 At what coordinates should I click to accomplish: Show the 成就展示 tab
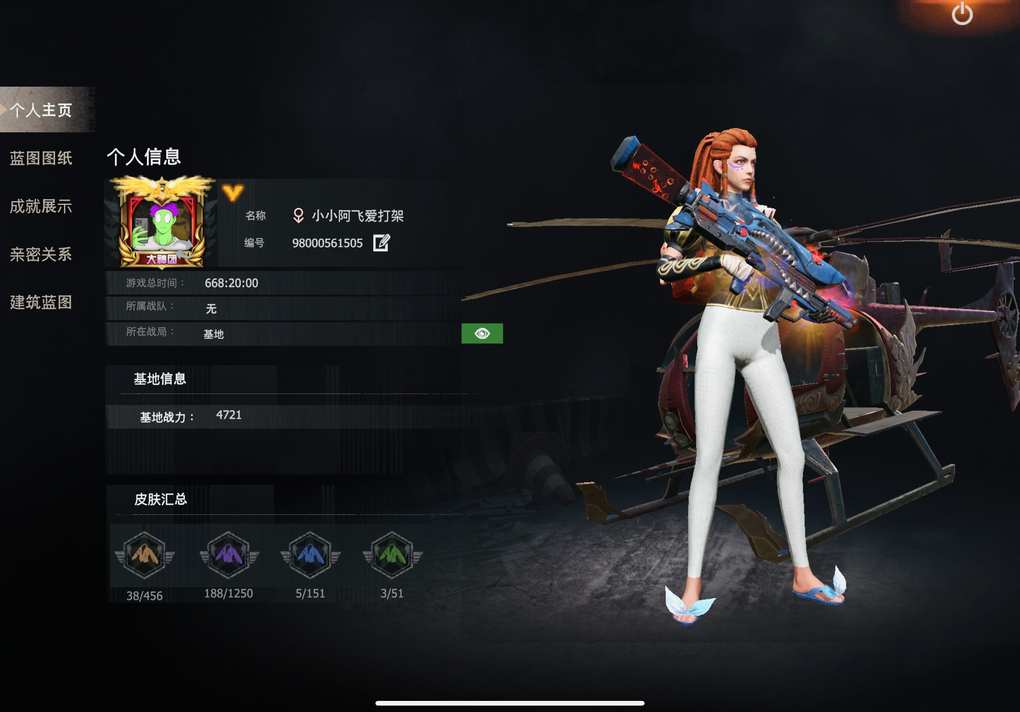click(x=41, y=206)
